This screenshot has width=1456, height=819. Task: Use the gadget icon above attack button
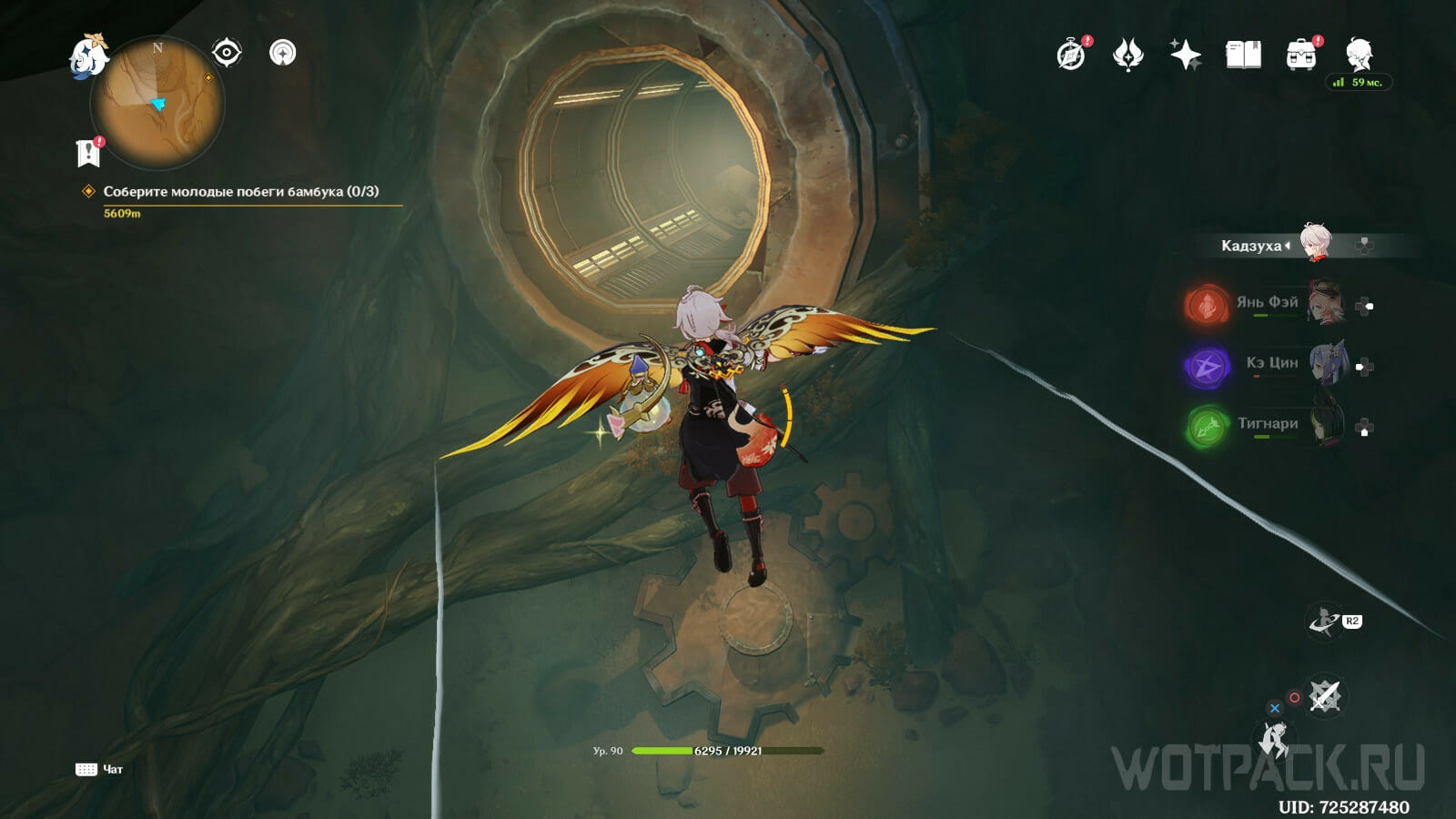click(1324, 622)
